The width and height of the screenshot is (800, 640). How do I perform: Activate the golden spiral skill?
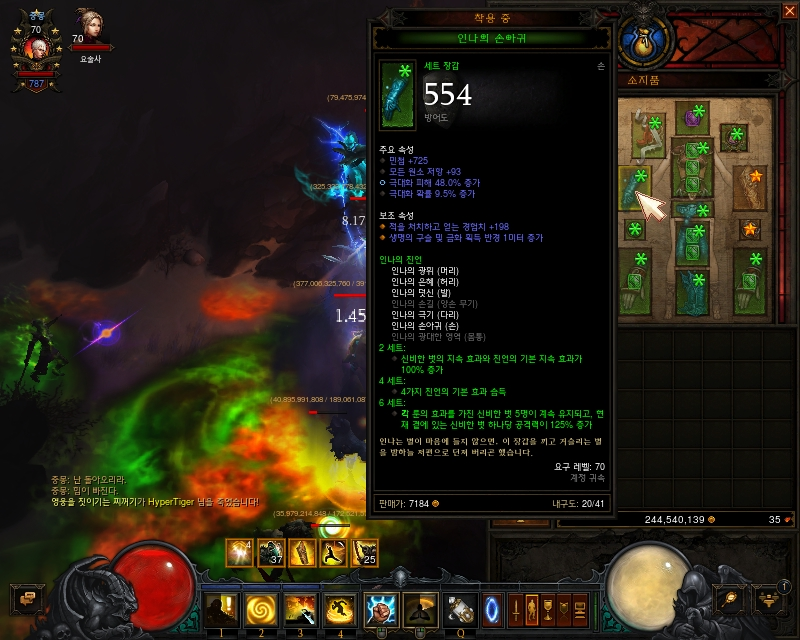[x=259, y=607]
